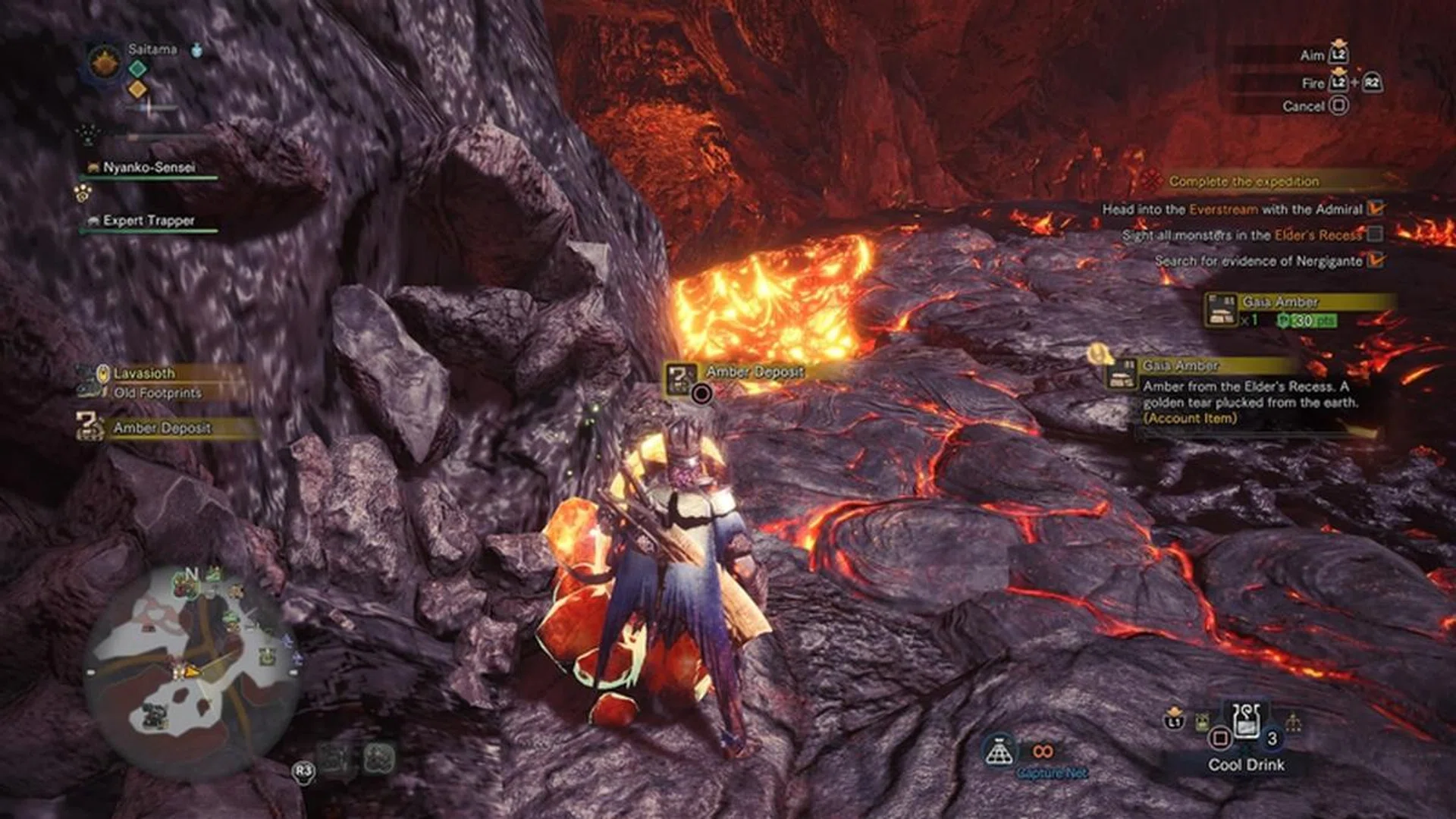Click the hunter rank emblem next to Saitama

(x=105, y=61)
